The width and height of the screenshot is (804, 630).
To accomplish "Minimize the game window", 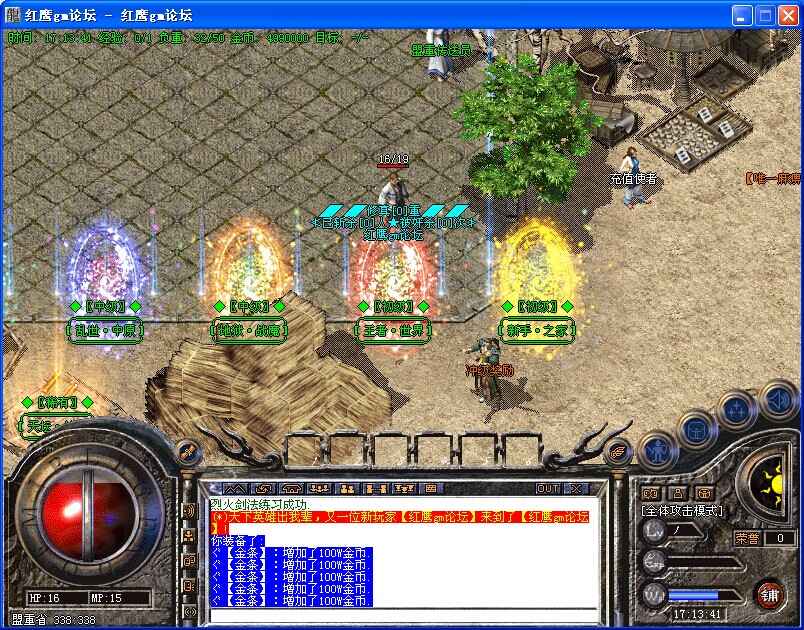I will 741,15.
